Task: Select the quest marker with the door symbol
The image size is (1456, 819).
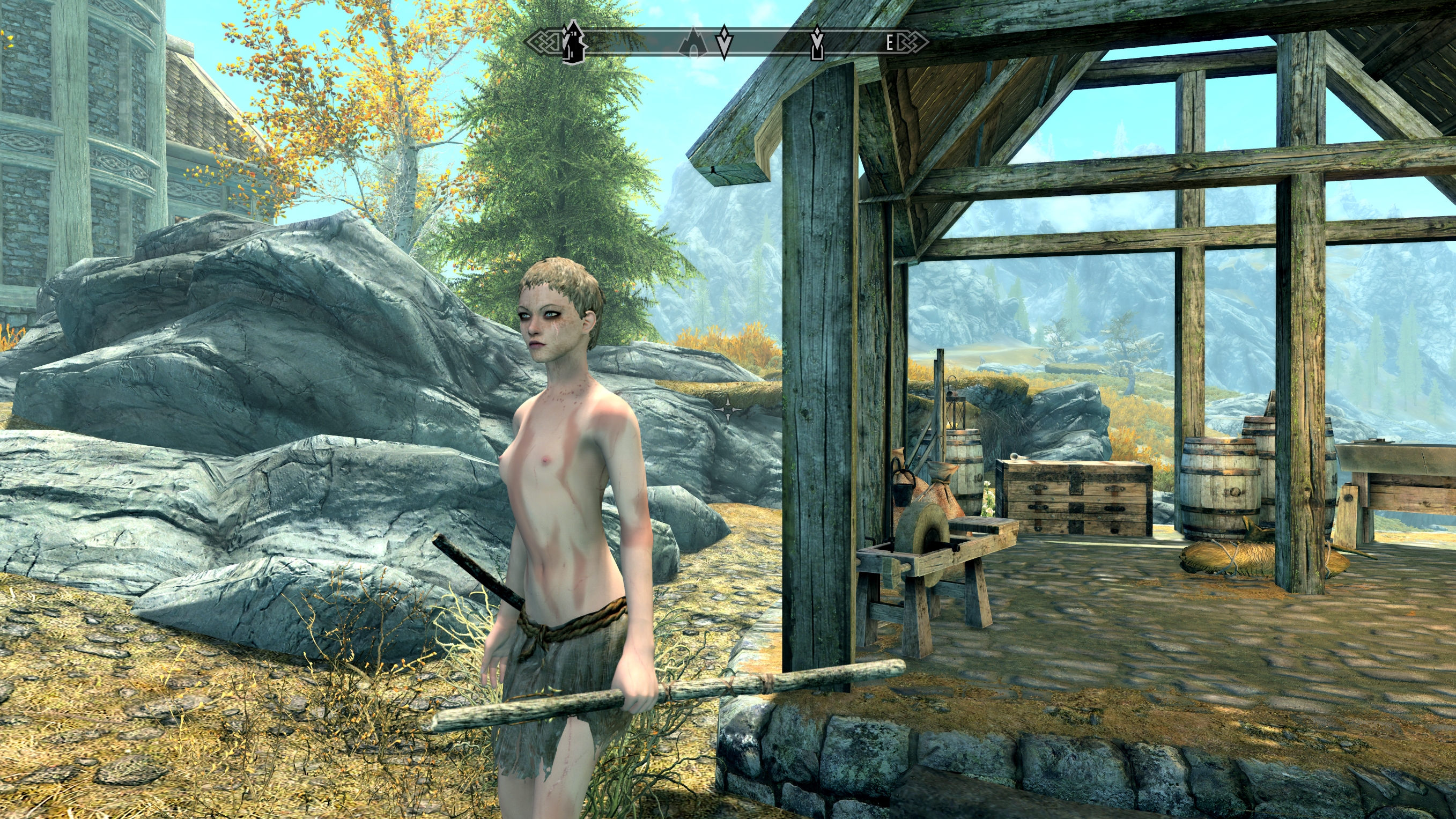Action: coord(817,42)
